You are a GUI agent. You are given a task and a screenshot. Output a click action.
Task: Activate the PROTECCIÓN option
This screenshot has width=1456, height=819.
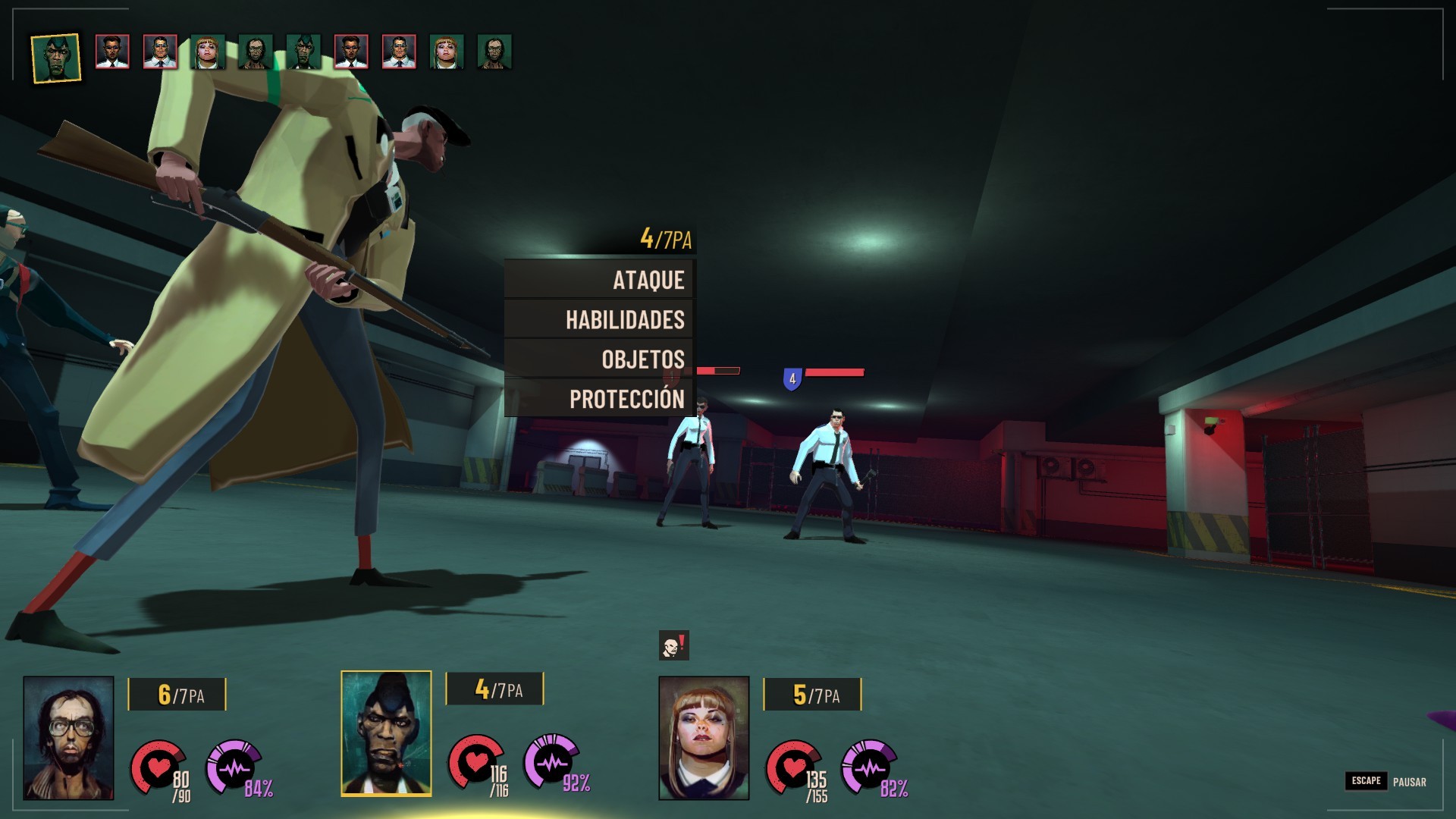[600, 398]
